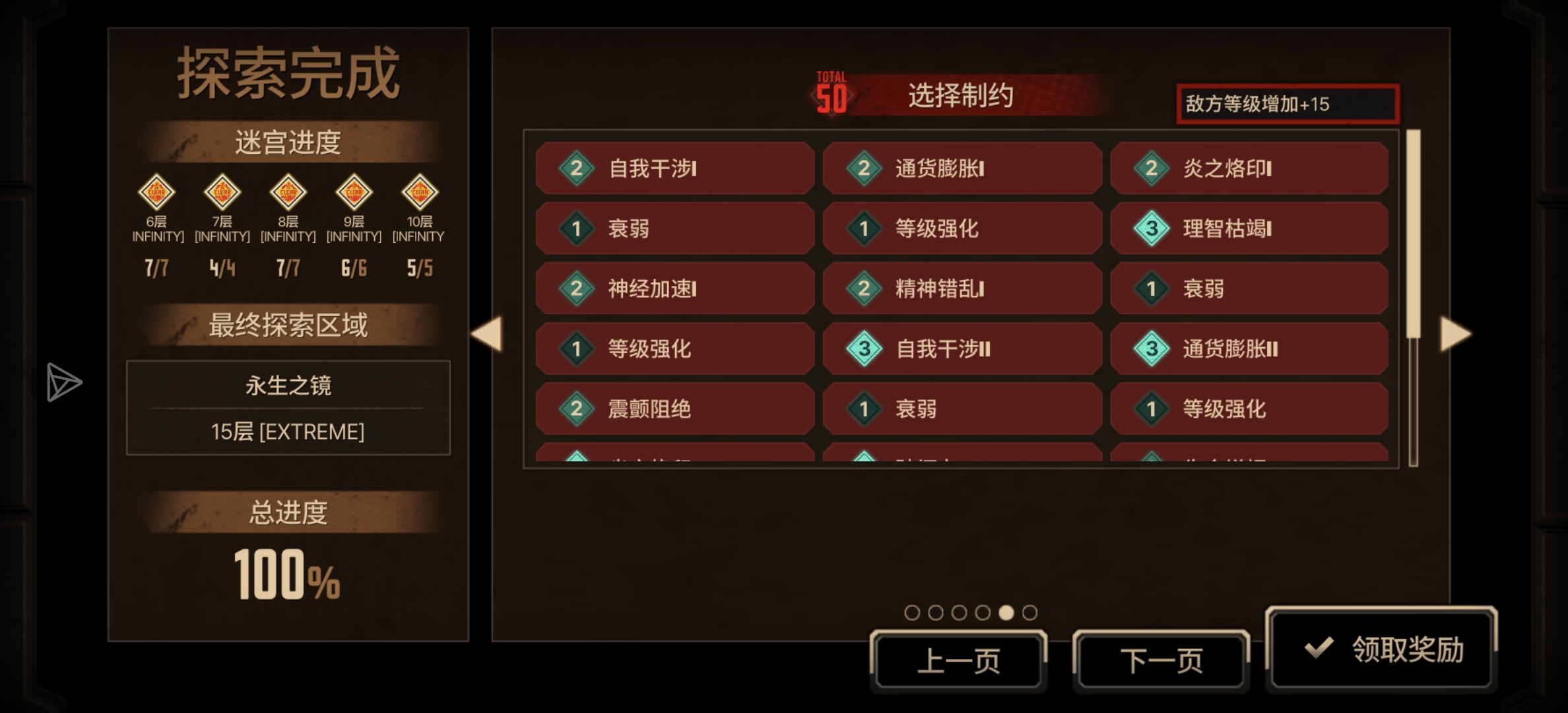
Task: Select the 理智枯竭I constraint
Action: 1249,229
